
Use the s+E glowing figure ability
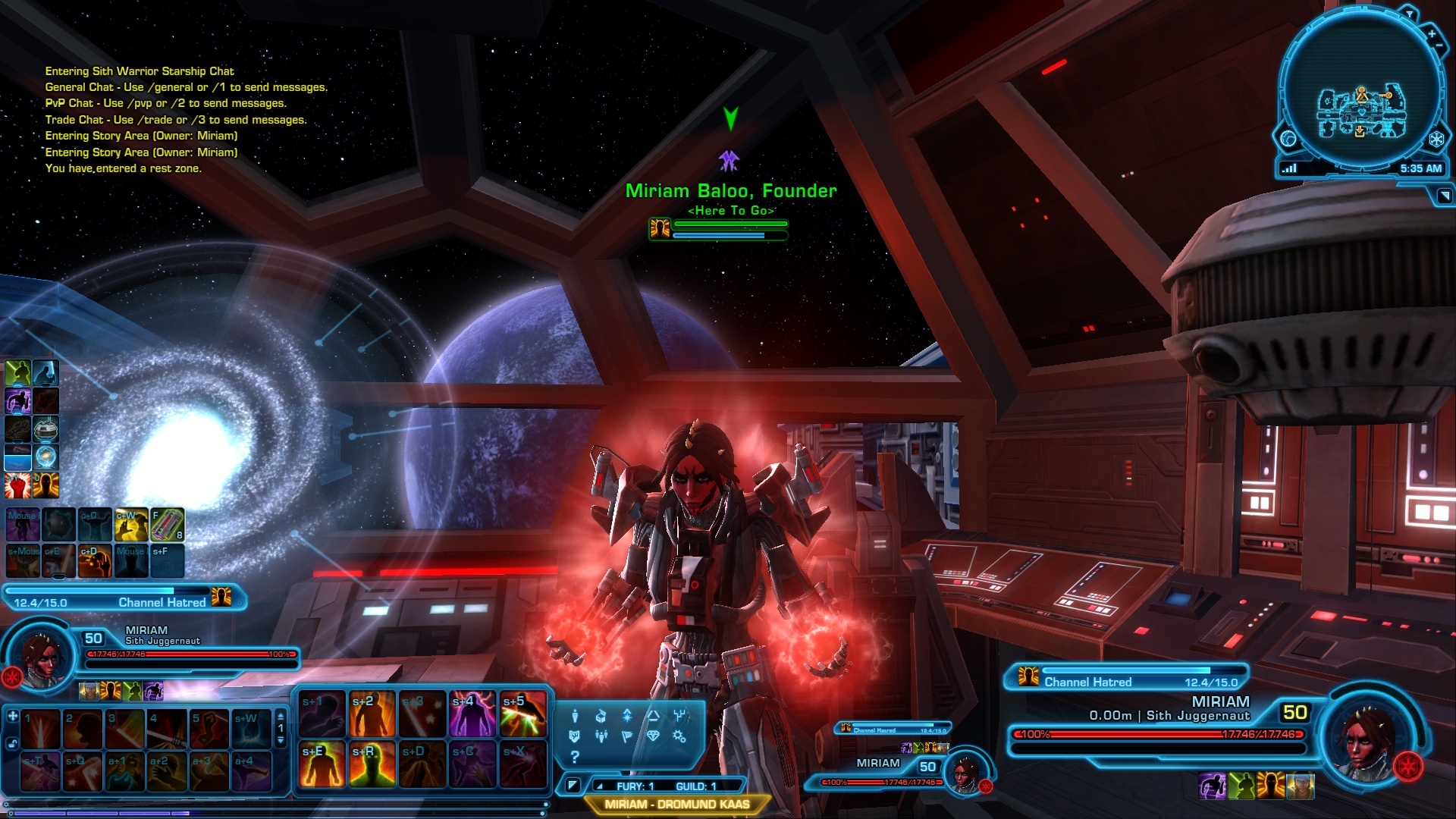point(322,764)
